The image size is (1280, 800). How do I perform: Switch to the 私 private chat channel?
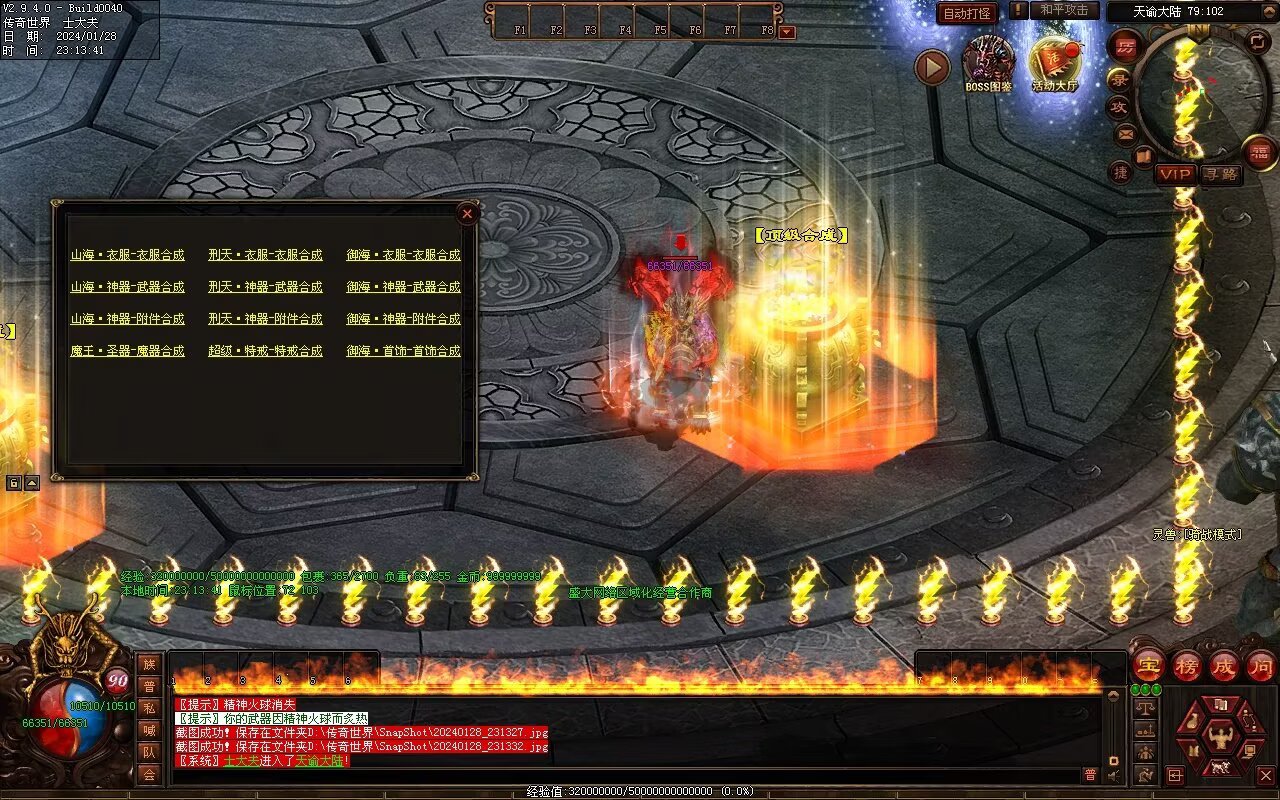(149, 708)
